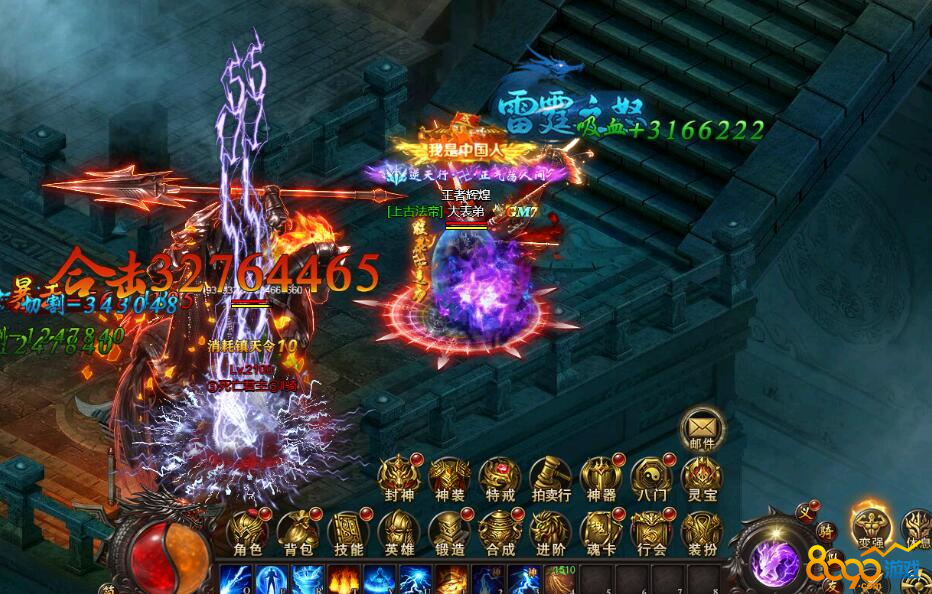Open the 行会 guild panel
Viewport: 932px width, 594px height.
(x=651, y=530)
